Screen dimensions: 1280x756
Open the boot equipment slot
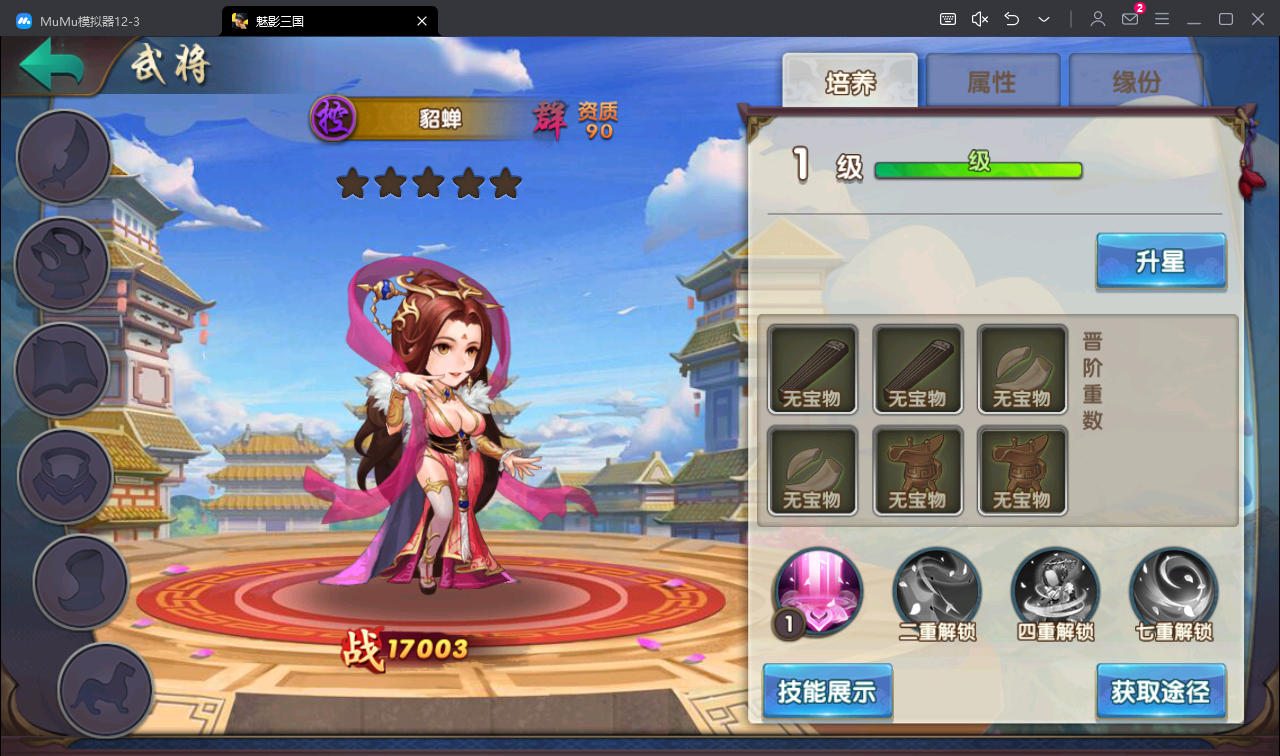tap(81, 582)
